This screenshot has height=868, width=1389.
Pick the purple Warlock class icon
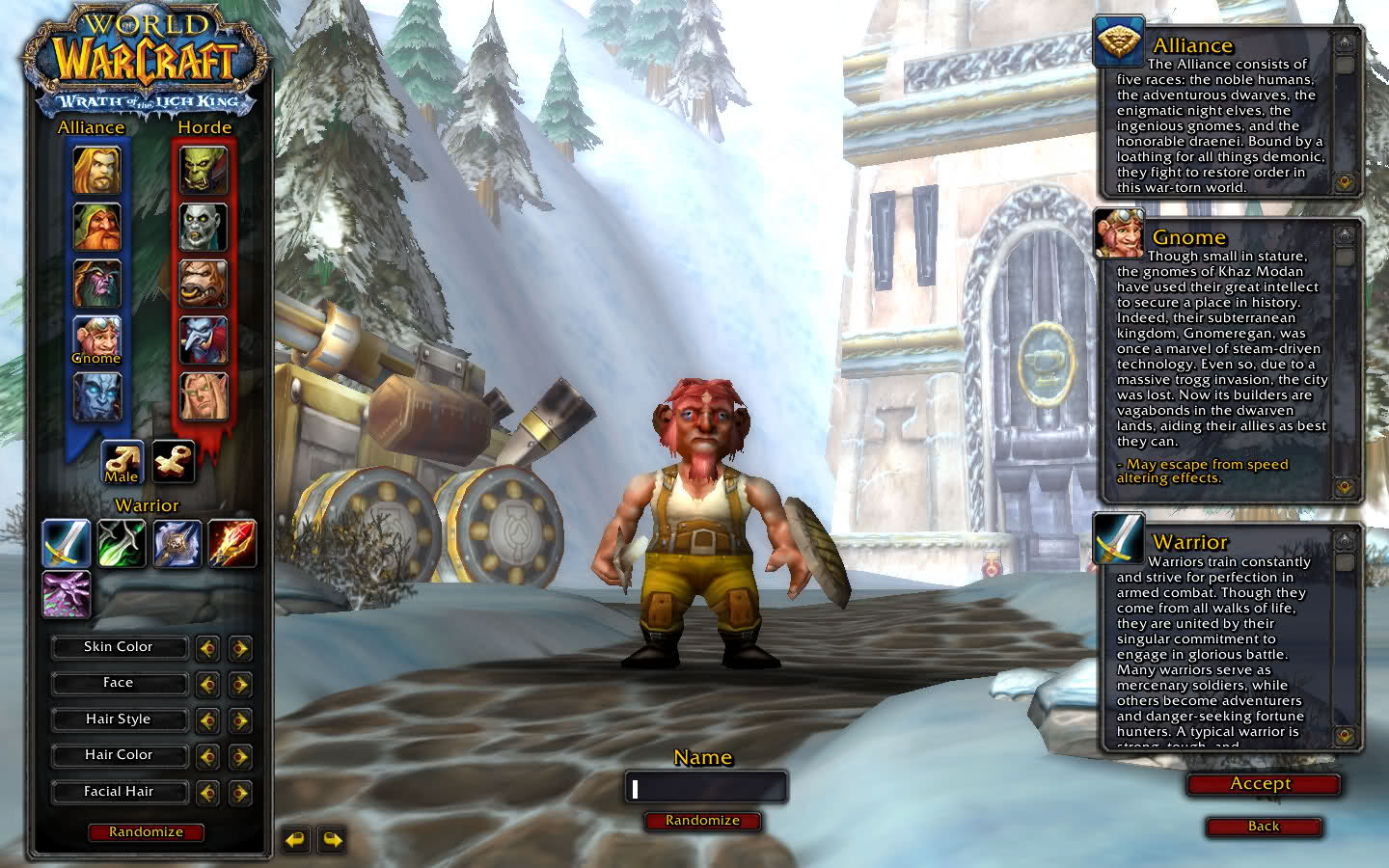67,594
